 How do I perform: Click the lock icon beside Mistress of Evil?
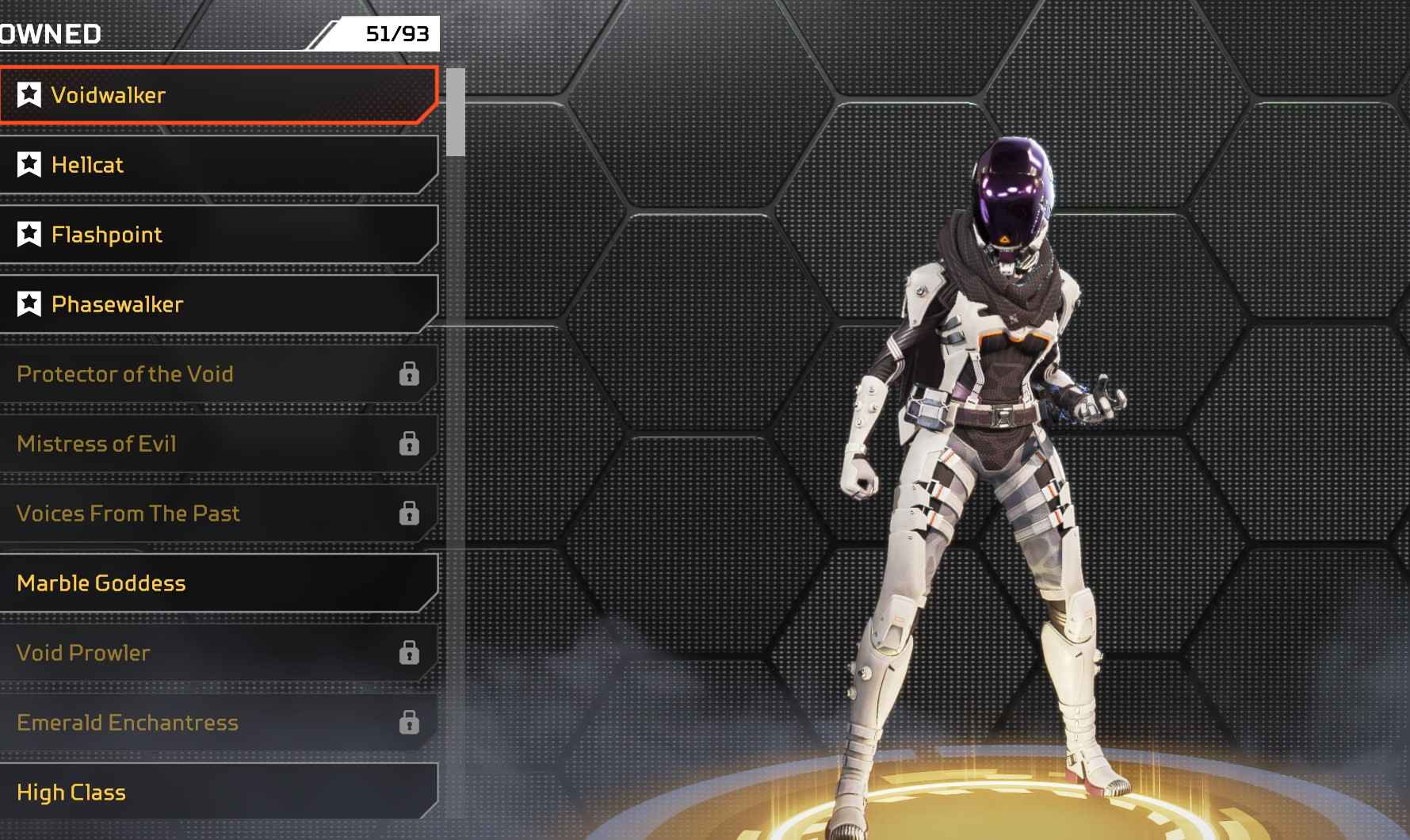click(x=410, y=444)
